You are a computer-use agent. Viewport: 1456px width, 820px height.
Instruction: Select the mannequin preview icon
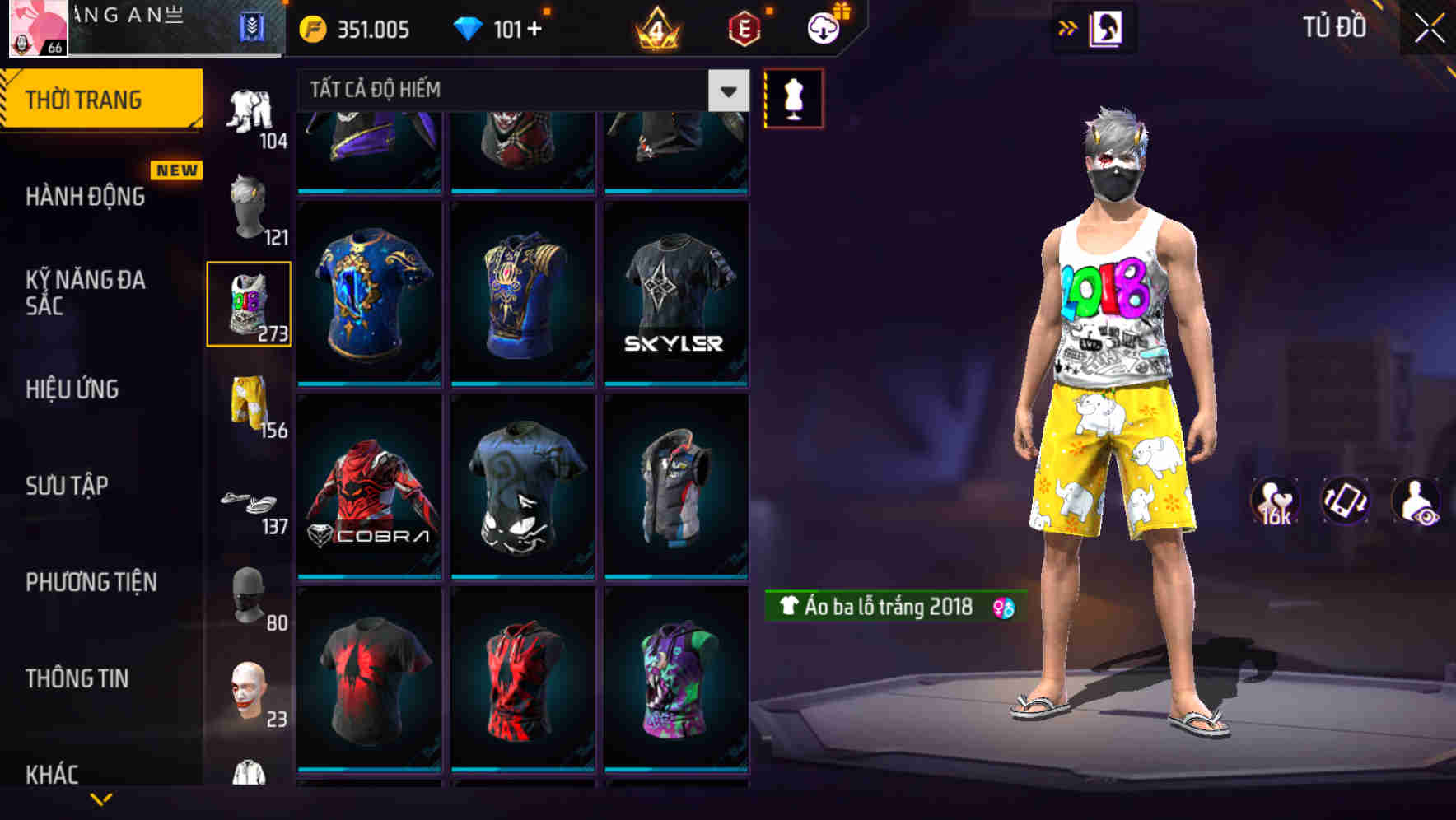[792, 98]
